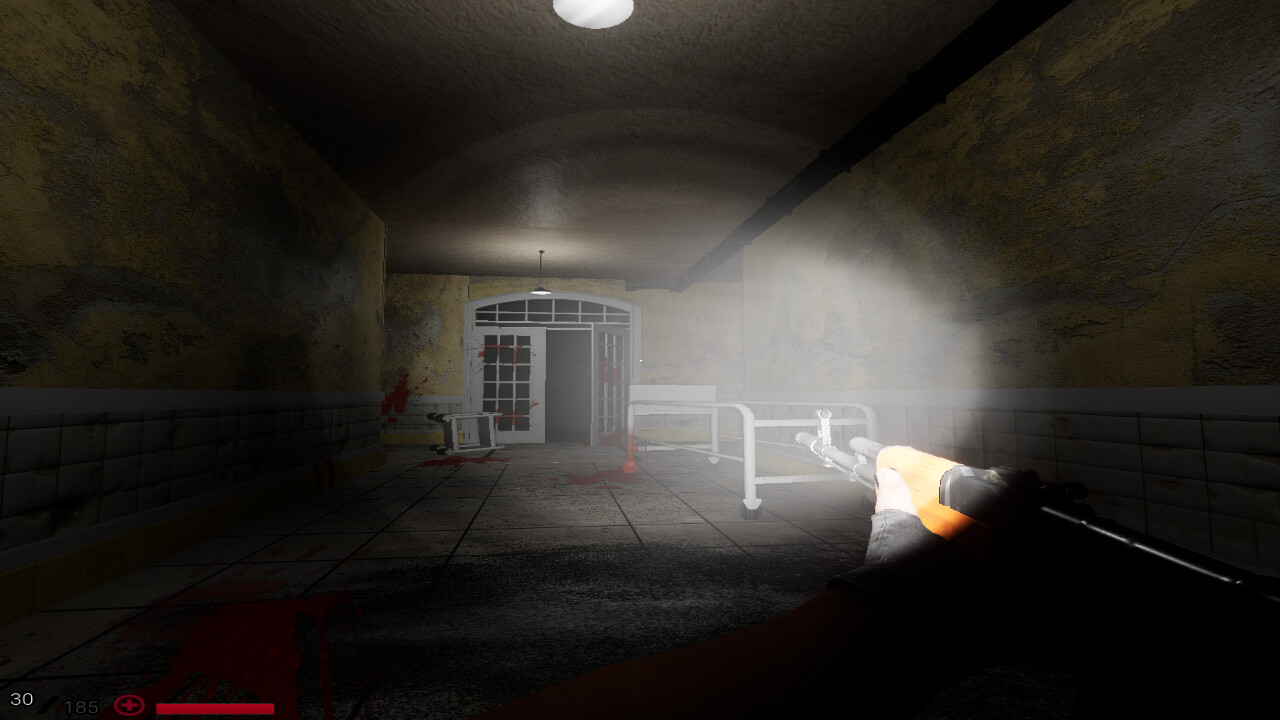
Task: Click the gurney's front caster wheel
Action: coord(747,505)
